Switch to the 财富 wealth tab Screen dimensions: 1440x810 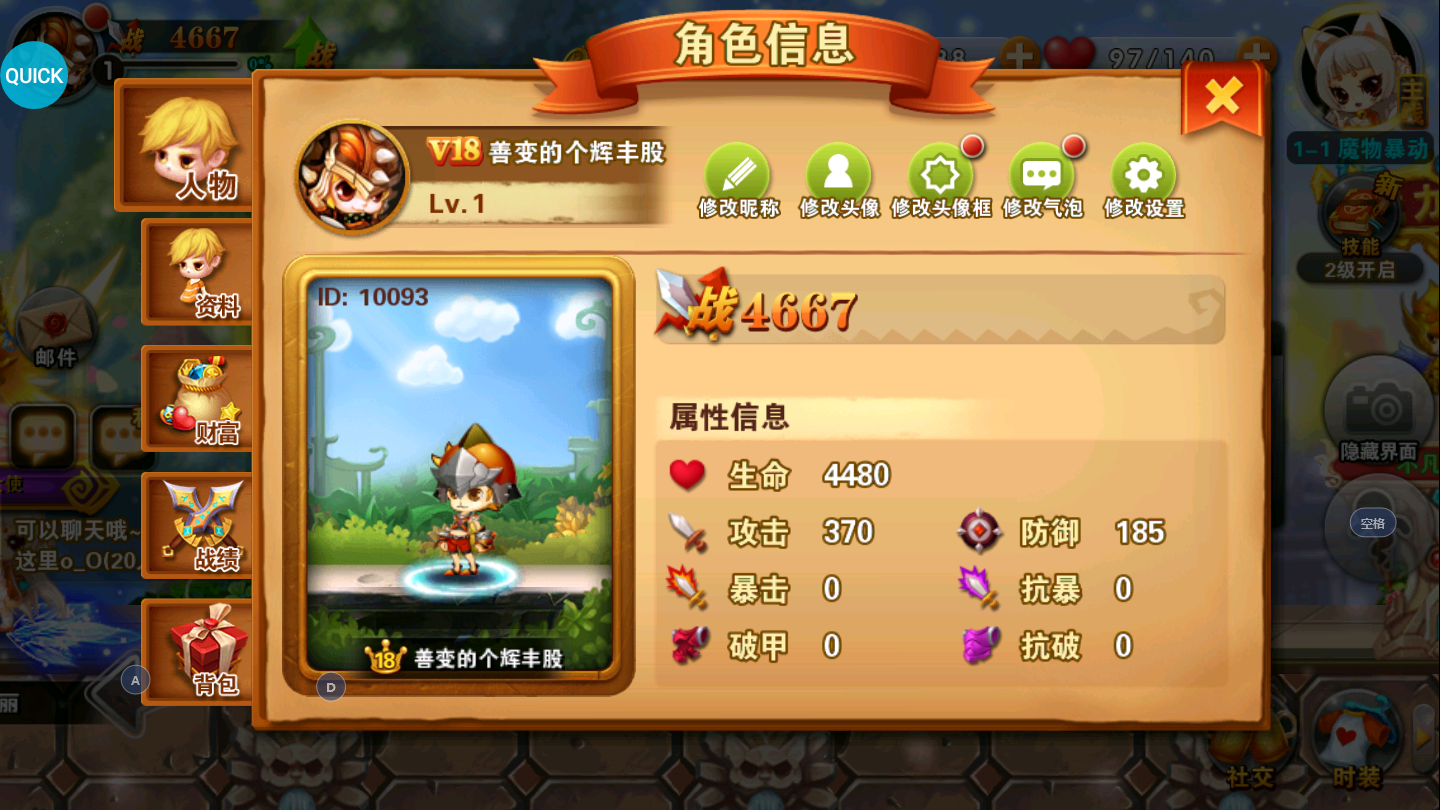click(x=196, y=400)
